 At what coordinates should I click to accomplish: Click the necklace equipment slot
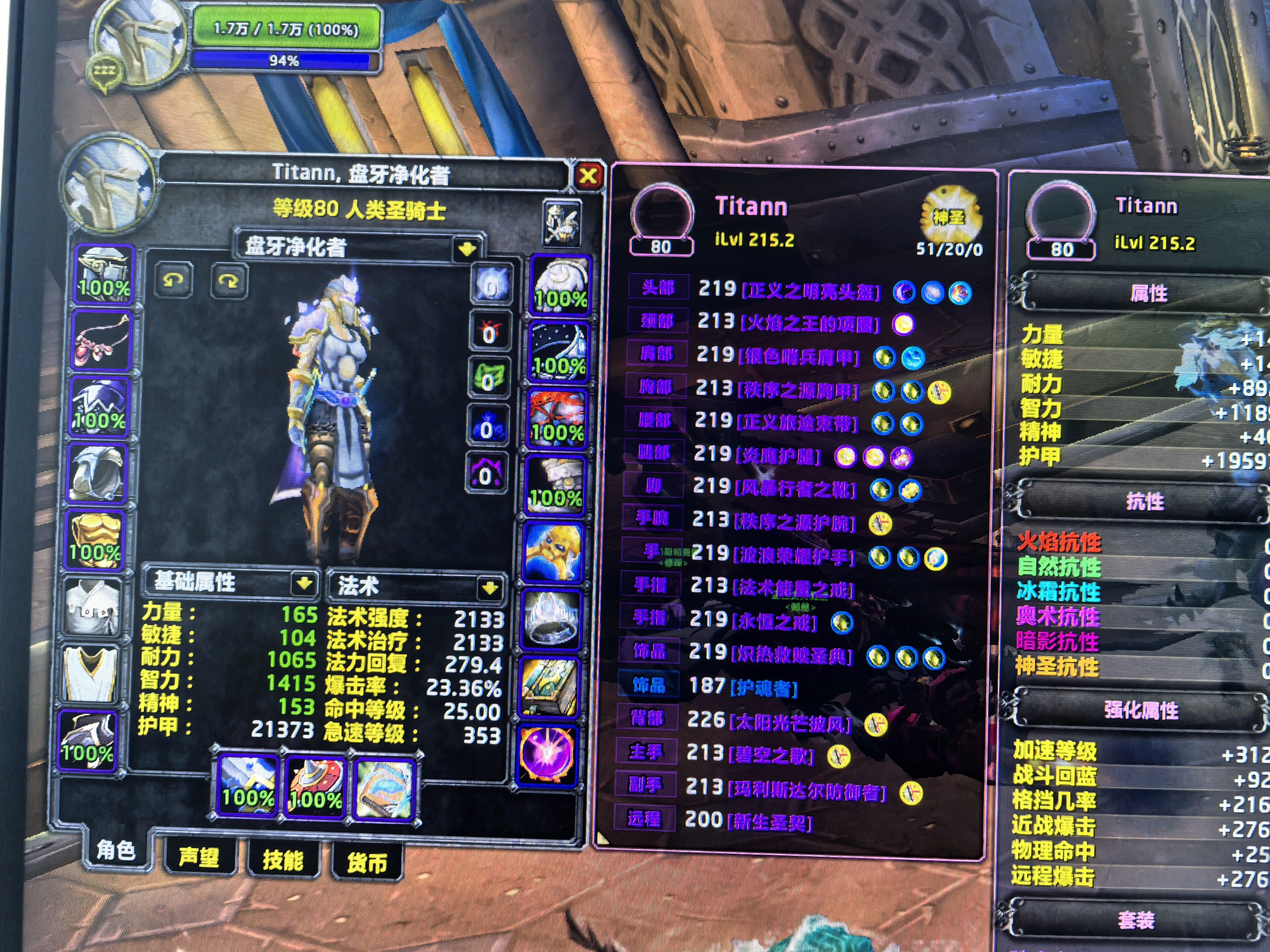coord(101,341)
